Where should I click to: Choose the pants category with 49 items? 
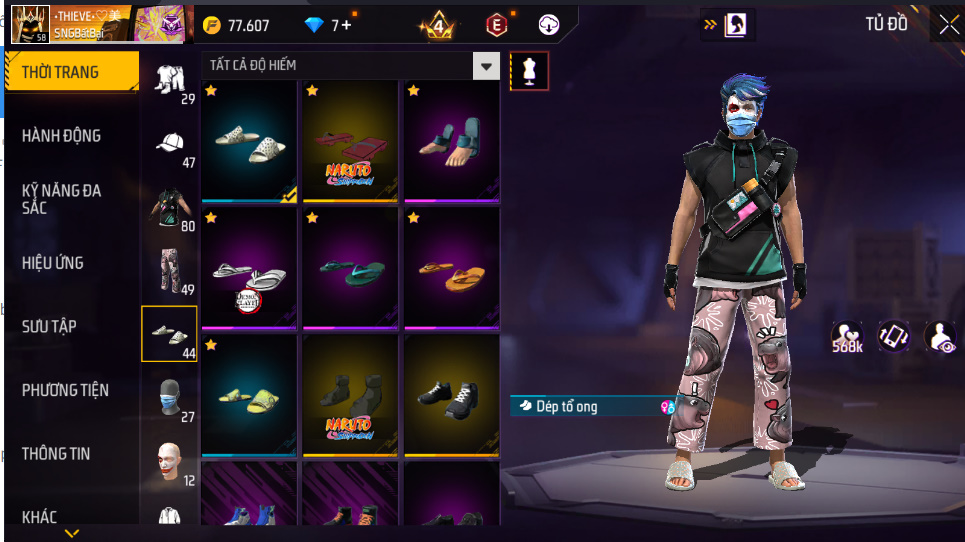[170, 271]
